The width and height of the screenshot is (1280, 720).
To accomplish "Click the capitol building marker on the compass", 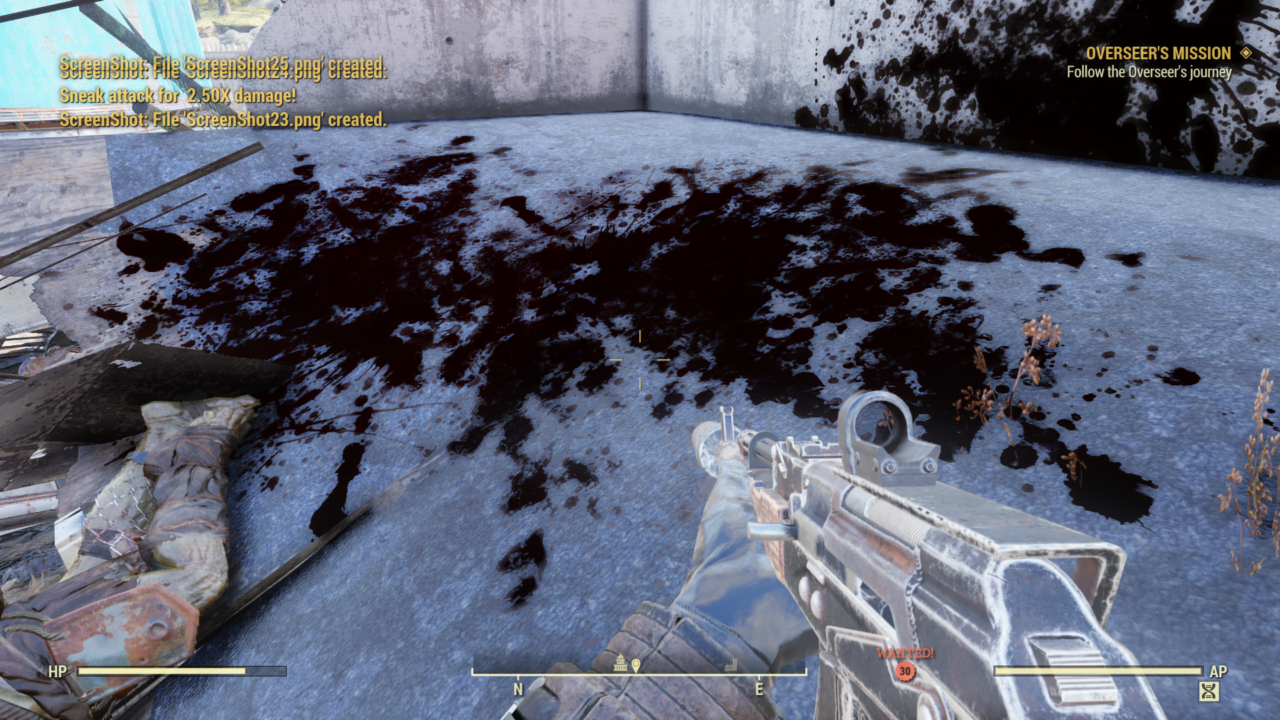I will coord(620,663).
